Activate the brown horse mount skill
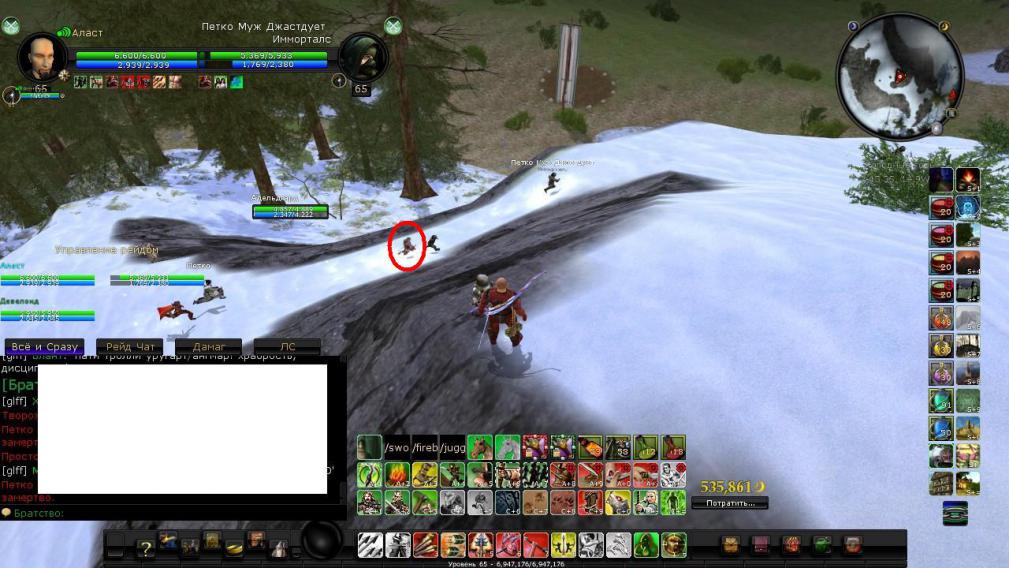Viewport: 1009px width, 568px height. (480, 447)
